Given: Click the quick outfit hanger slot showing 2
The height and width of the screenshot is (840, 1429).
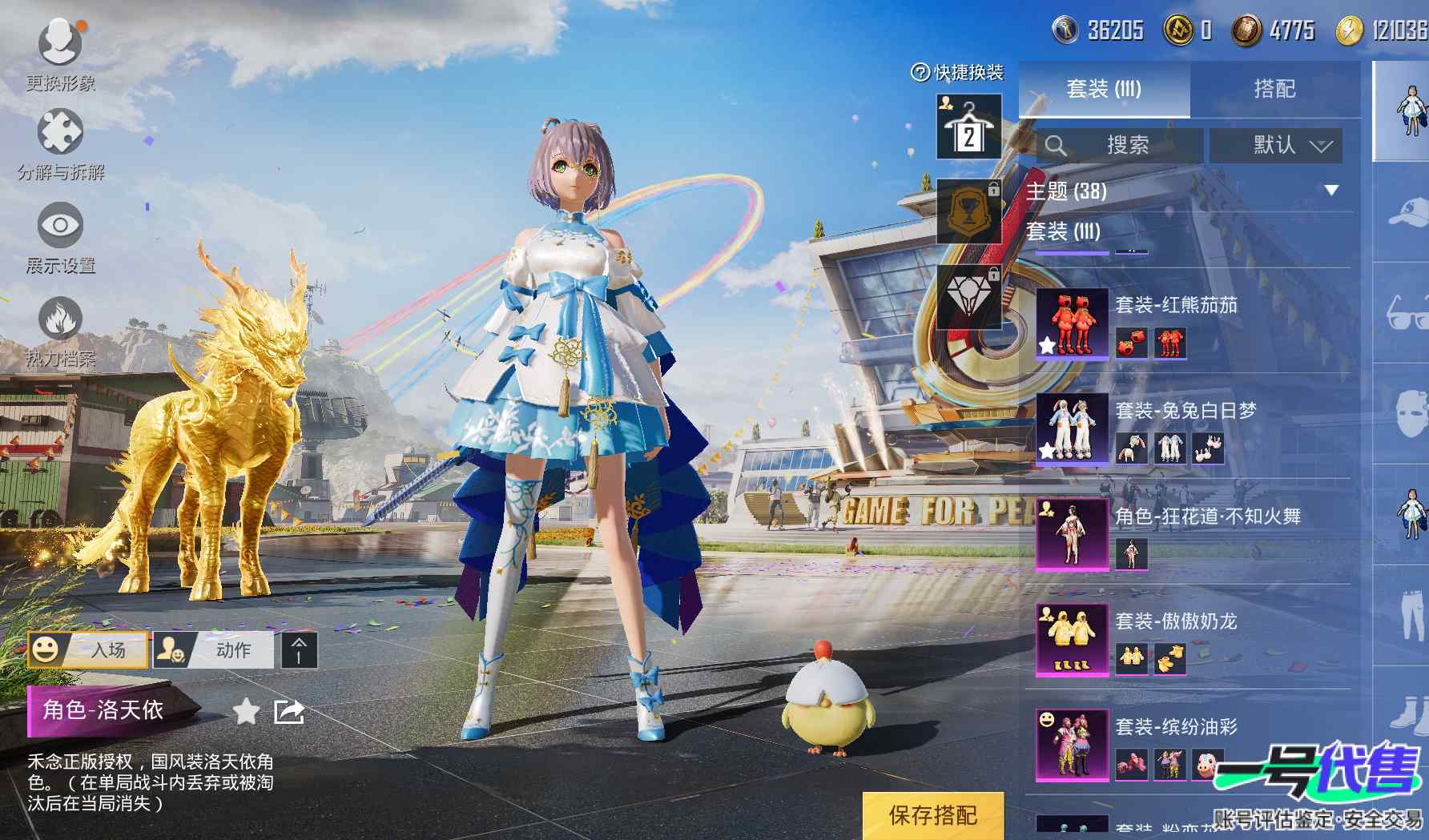Looking at the screenshot, I should click(968, 127).
